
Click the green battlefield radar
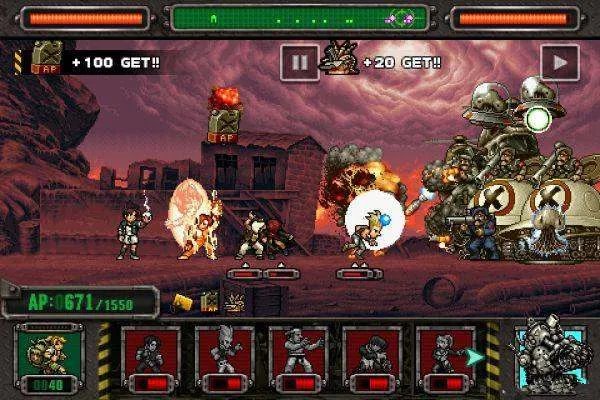(x=300, y=17)
